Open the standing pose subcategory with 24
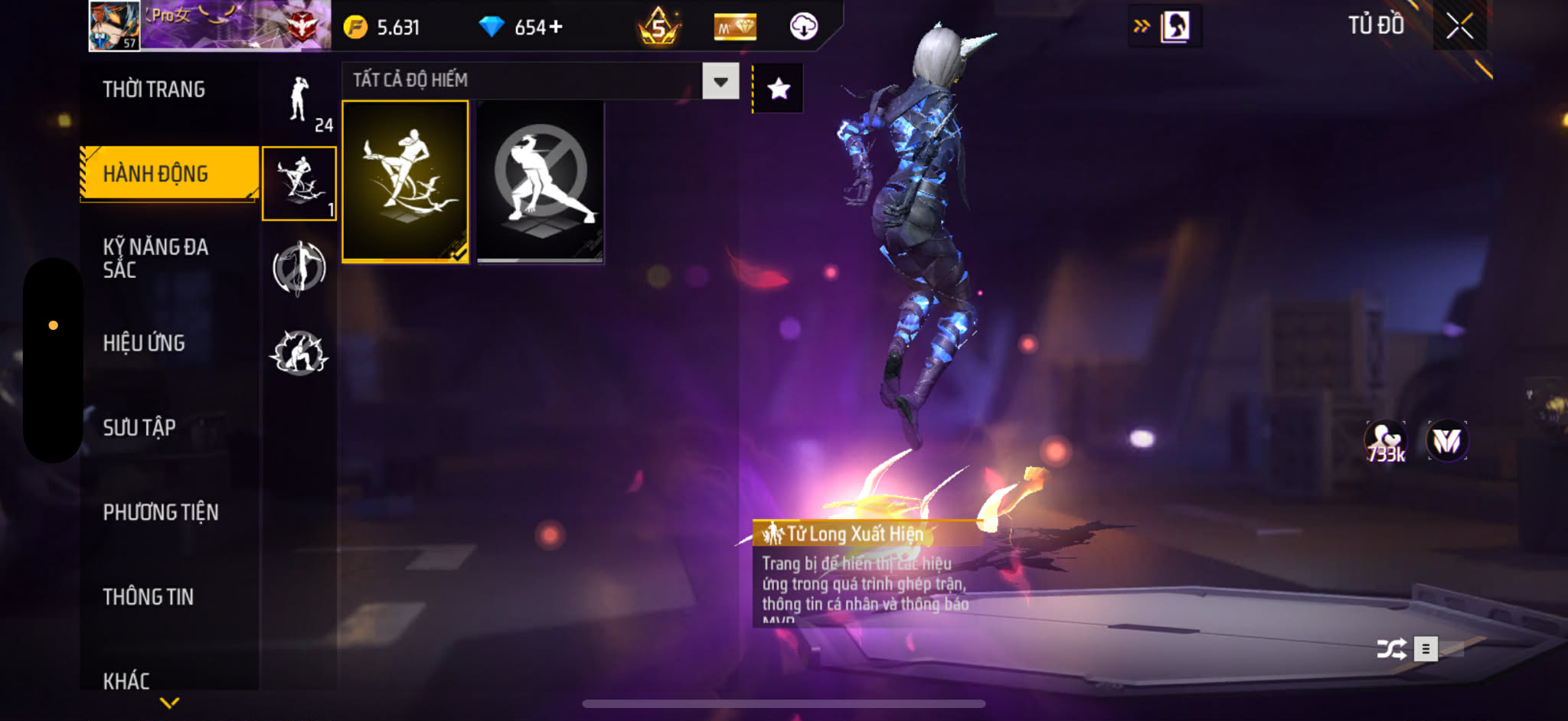This screenshot has width=1568, height=721. click(299, 102)
